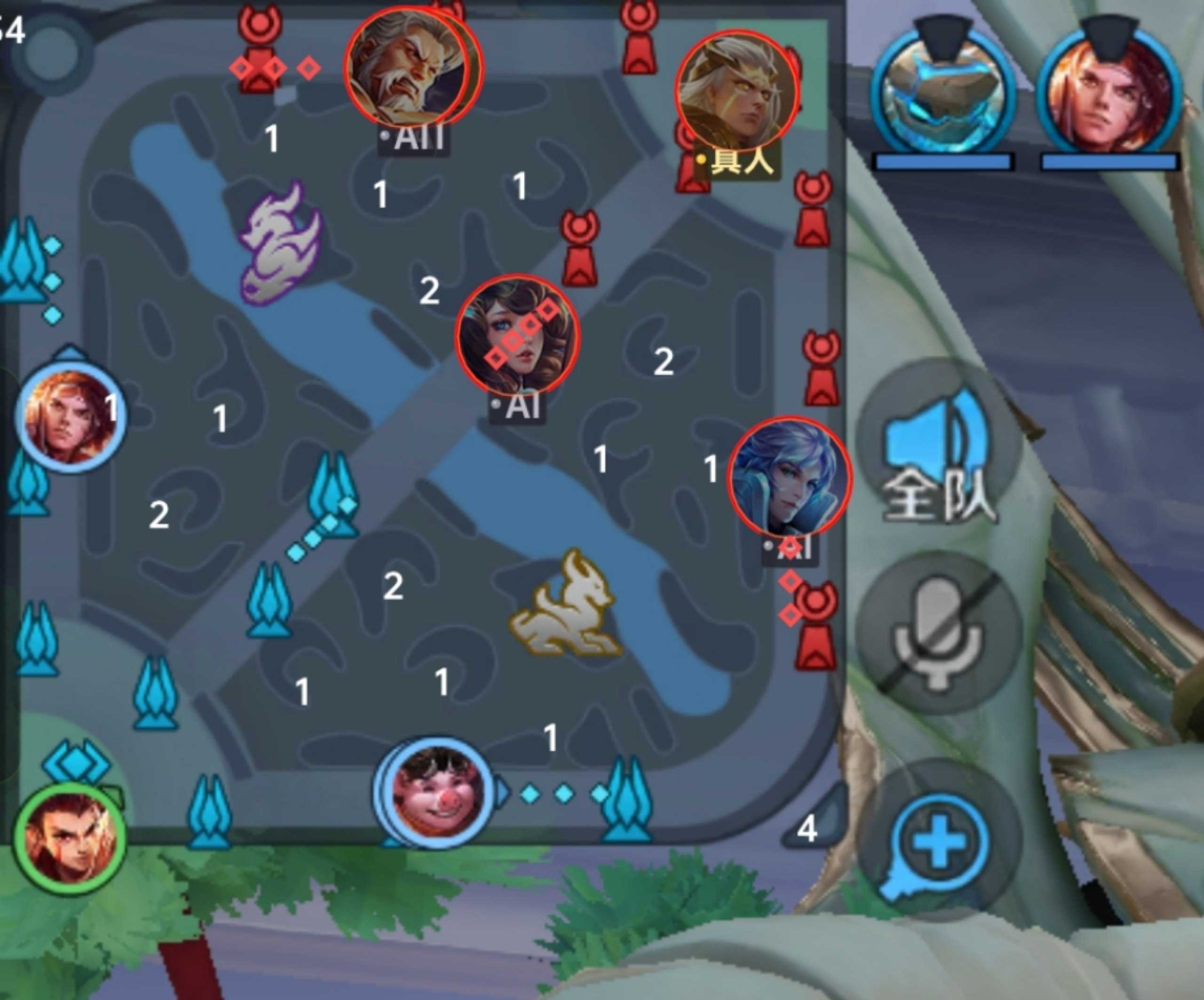Unmute the crossed-out microphone button

(939, 633)
